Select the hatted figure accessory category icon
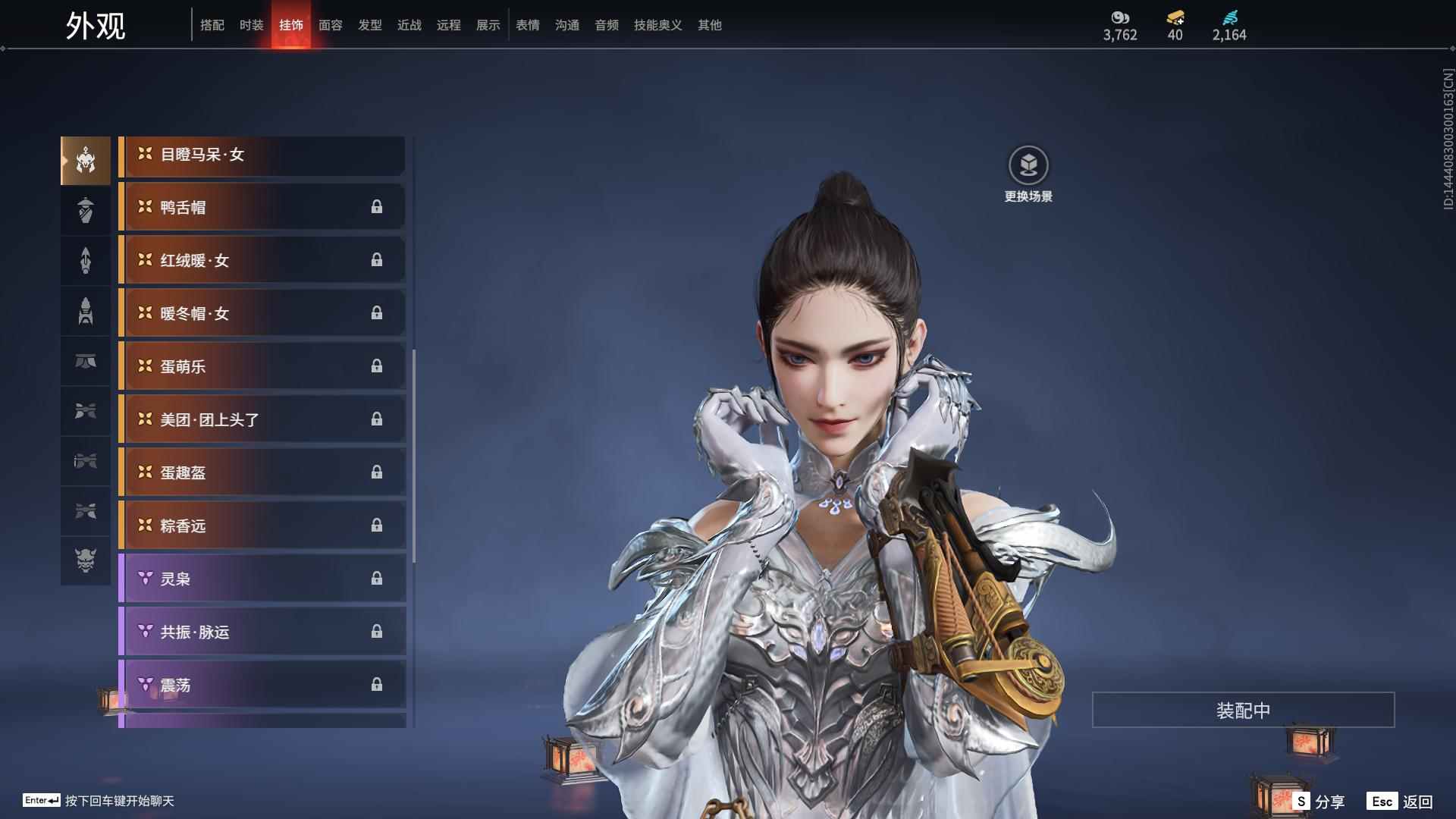Image resolution: width=1456 pixels, height=819 pixels. (x=85, y=211)
